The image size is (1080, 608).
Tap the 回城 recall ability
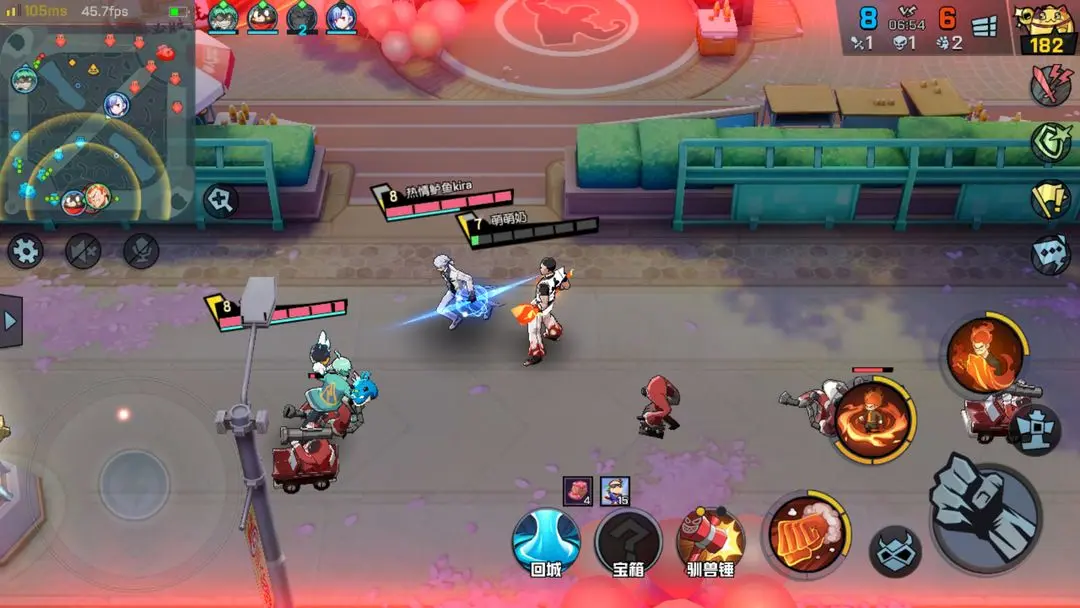[x=546, y=541]
